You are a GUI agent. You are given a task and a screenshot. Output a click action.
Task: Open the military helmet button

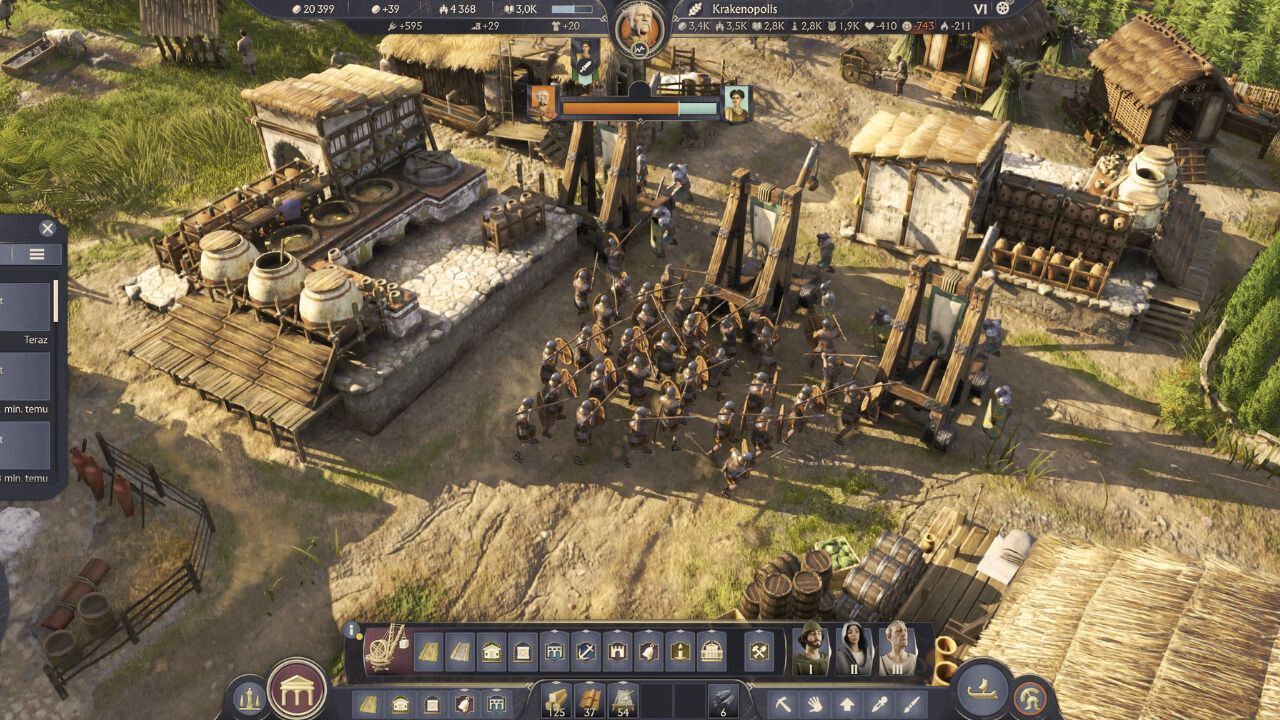tap(1029, 697)
